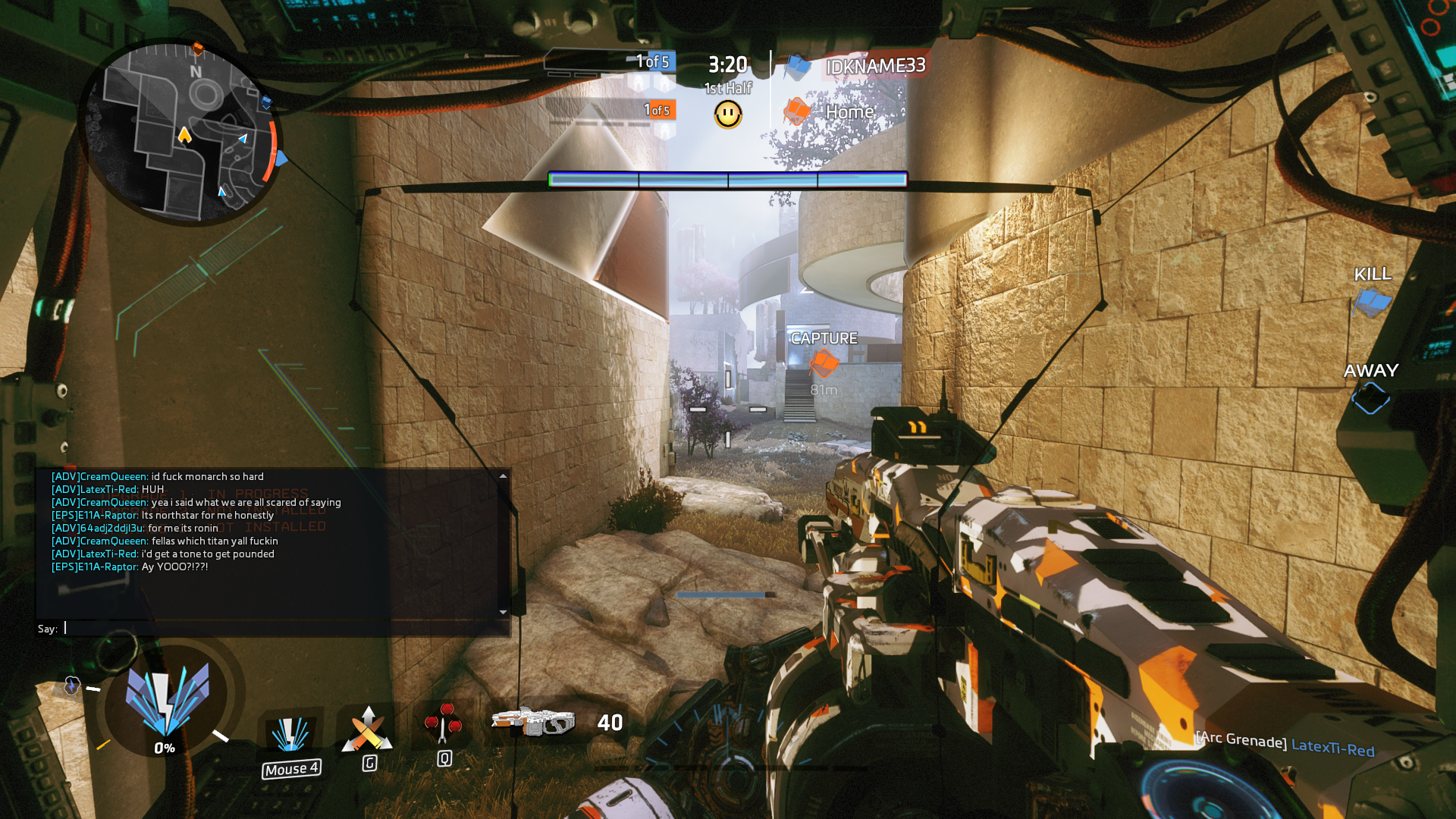Select the blue flag next to IDKNAME33
Screen dimensions: 1456x819
click(797, 67)
